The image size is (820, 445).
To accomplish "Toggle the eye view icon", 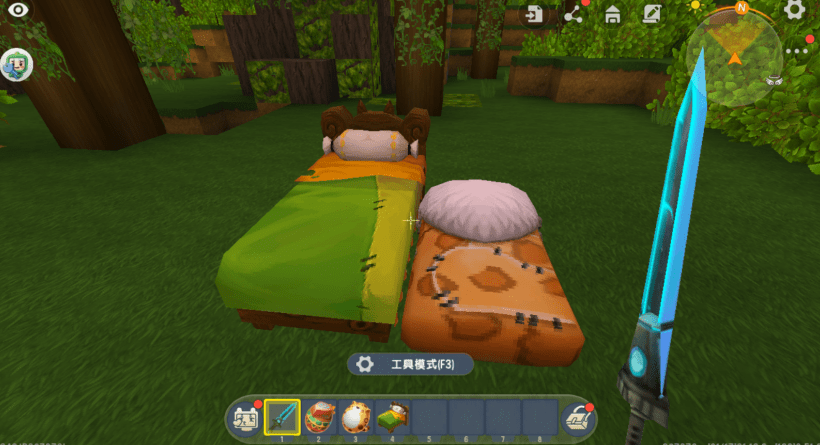I will click(17, 16).
